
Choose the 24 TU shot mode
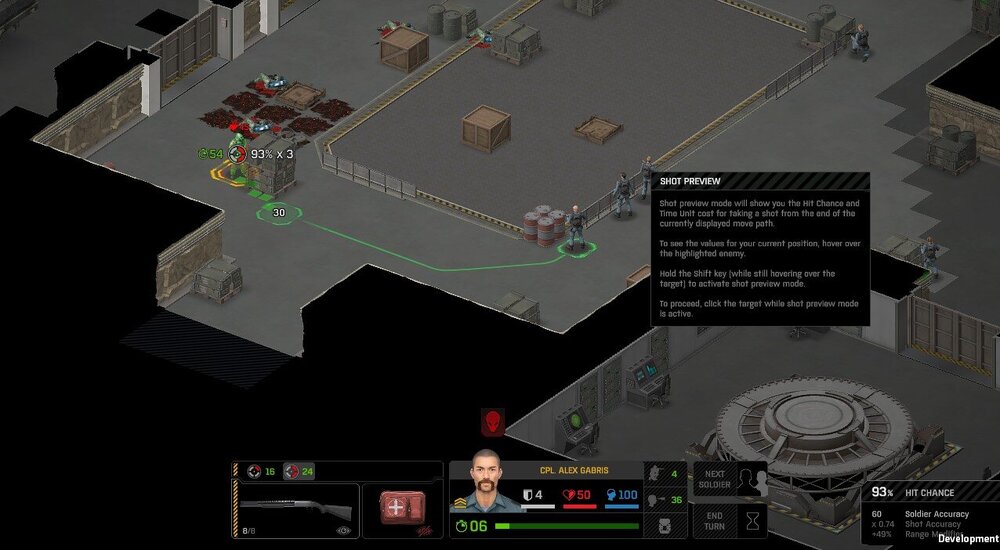click(x=299, y=472)
